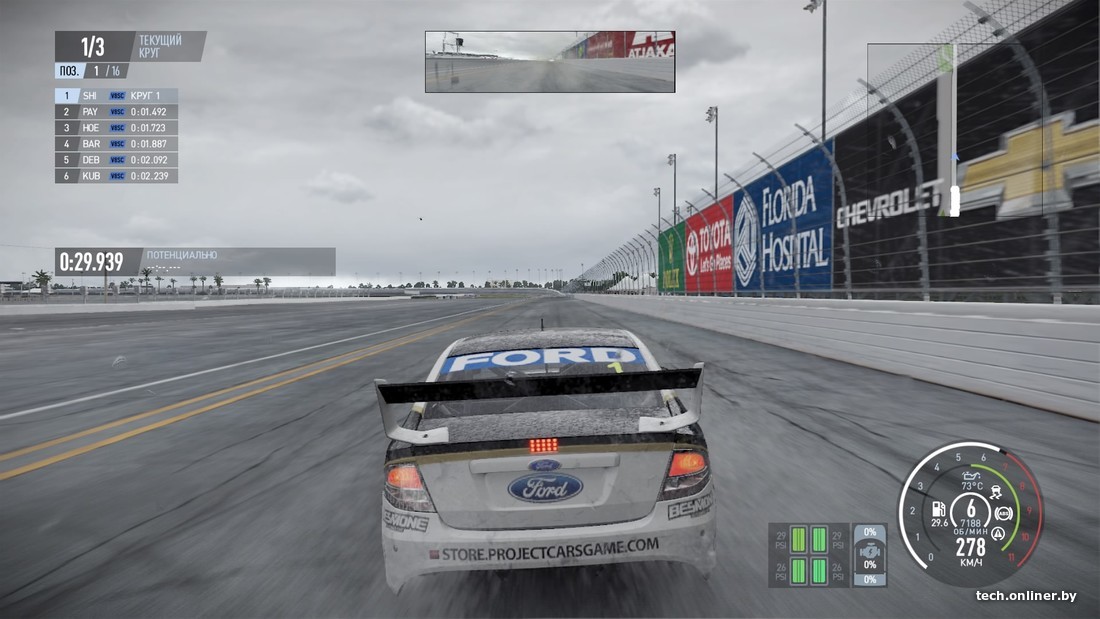
Task: Toggle the ABS indicator icon
Action: pos(1003,513)
